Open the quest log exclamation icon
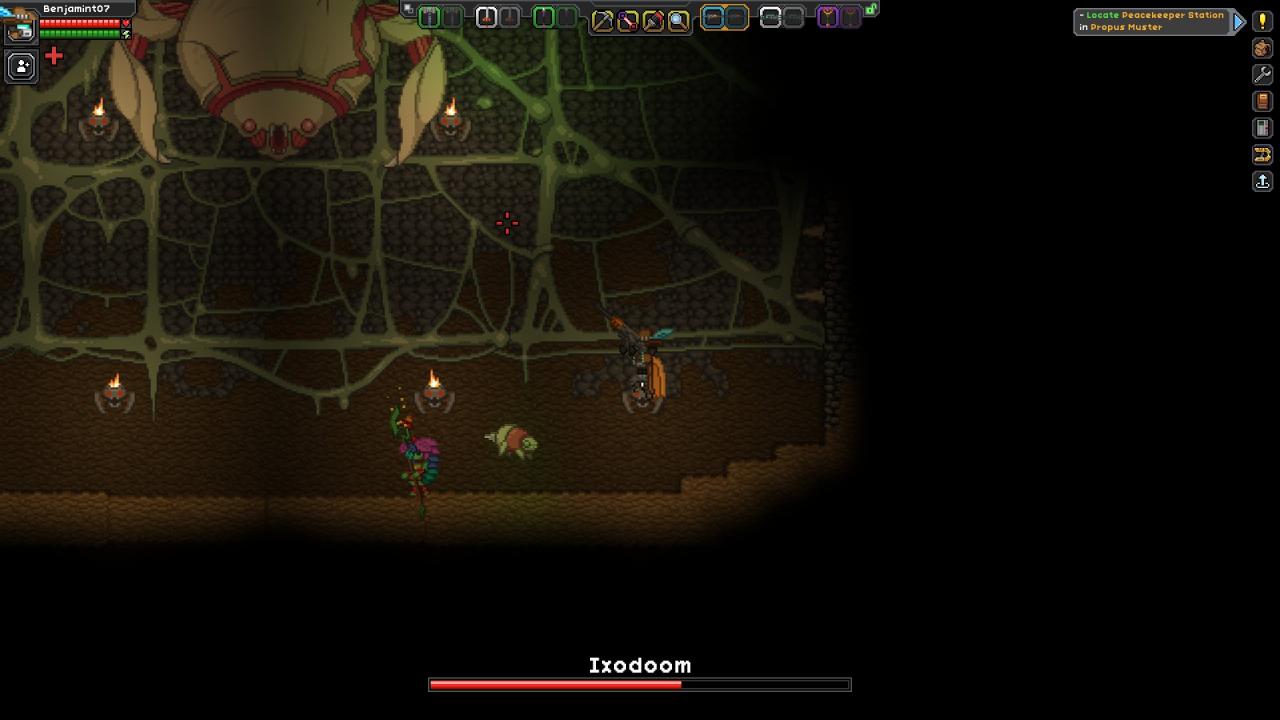This screenshot has height=720, width=1280. [1262, 21]
